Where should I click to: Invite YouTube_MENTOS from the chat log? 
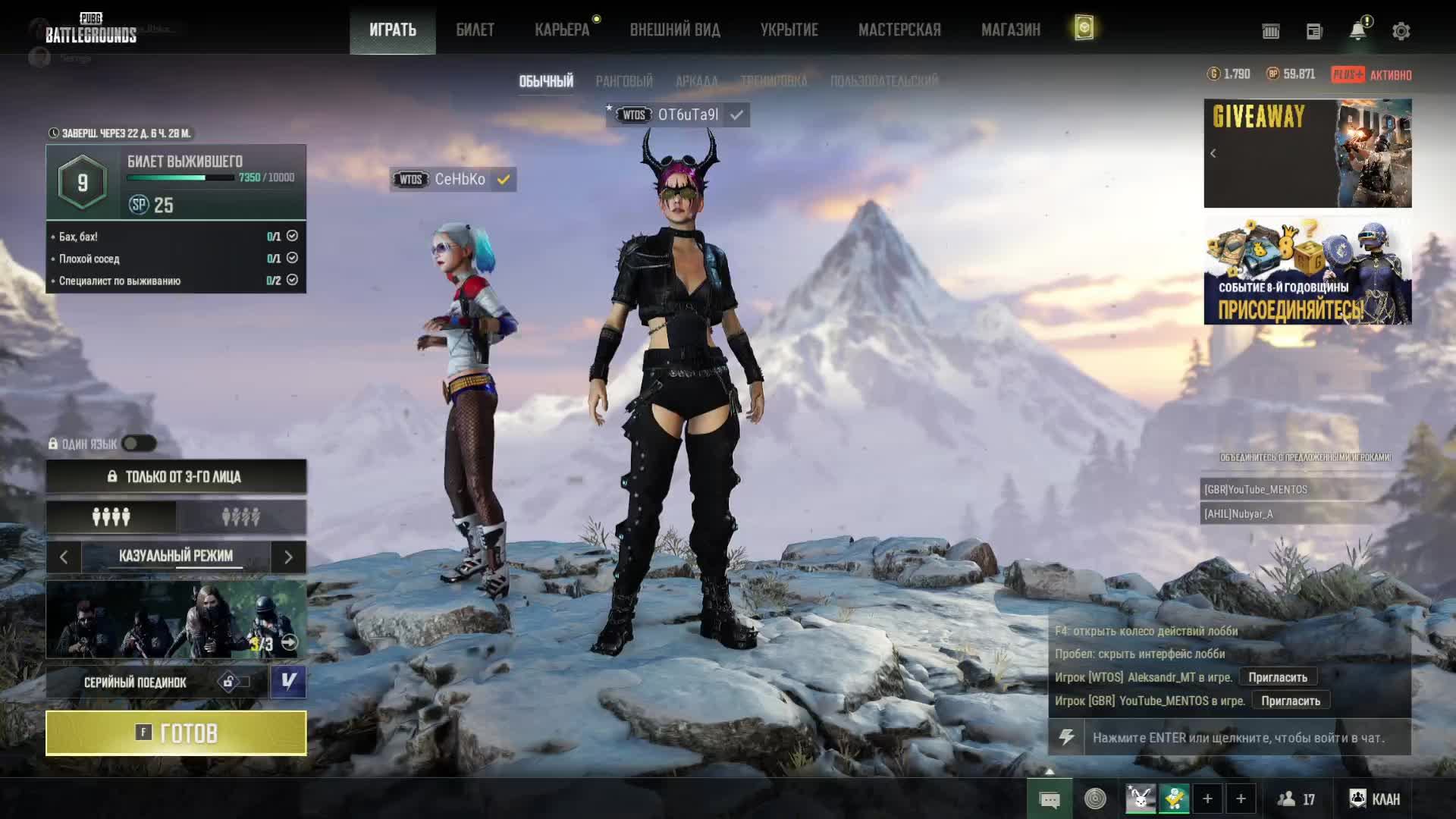coord(1290,701)
